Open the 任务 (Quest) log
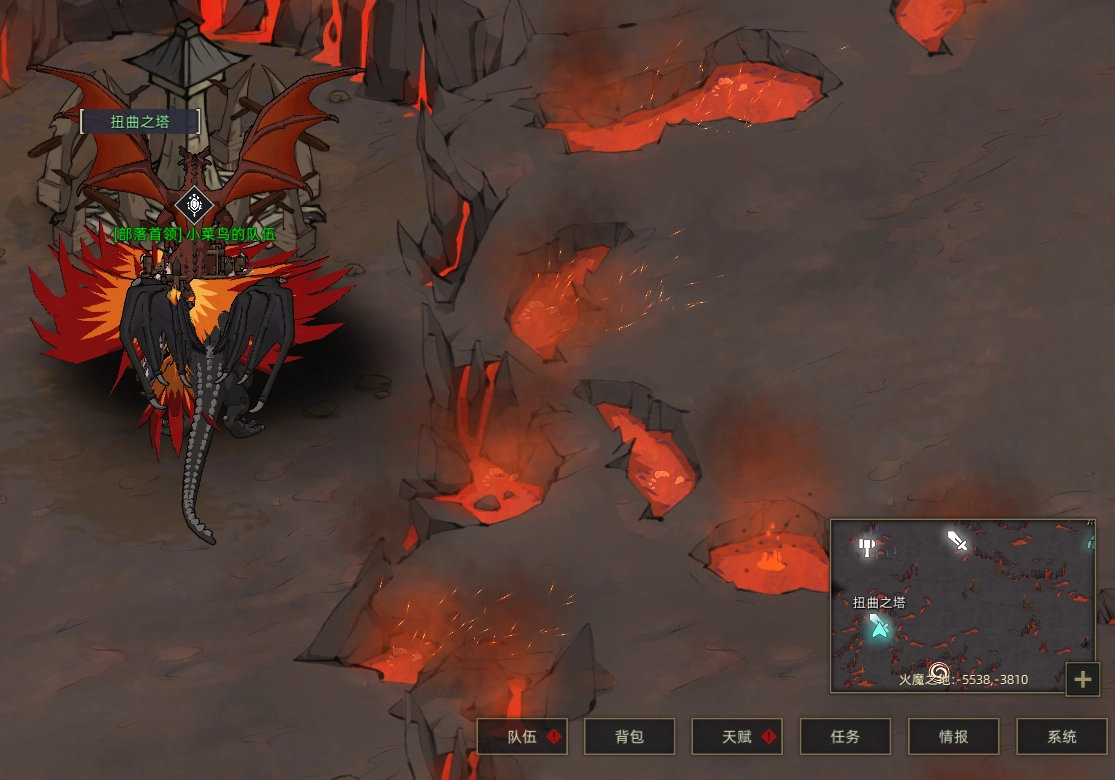1115x780 pixels. point(846,737)
